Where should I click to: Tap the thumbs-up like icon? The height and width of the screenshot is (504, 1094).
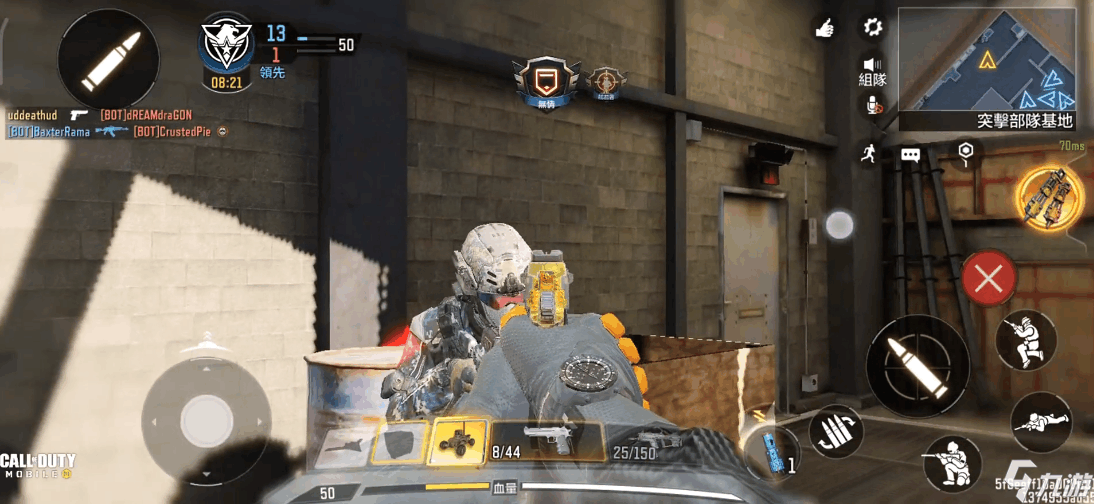tap(825, 29)
